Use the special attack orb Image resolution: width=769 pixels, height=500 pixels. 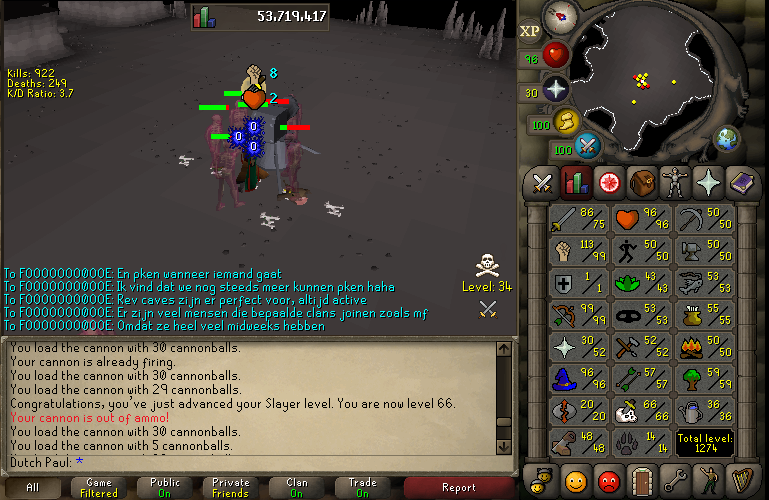588,146
